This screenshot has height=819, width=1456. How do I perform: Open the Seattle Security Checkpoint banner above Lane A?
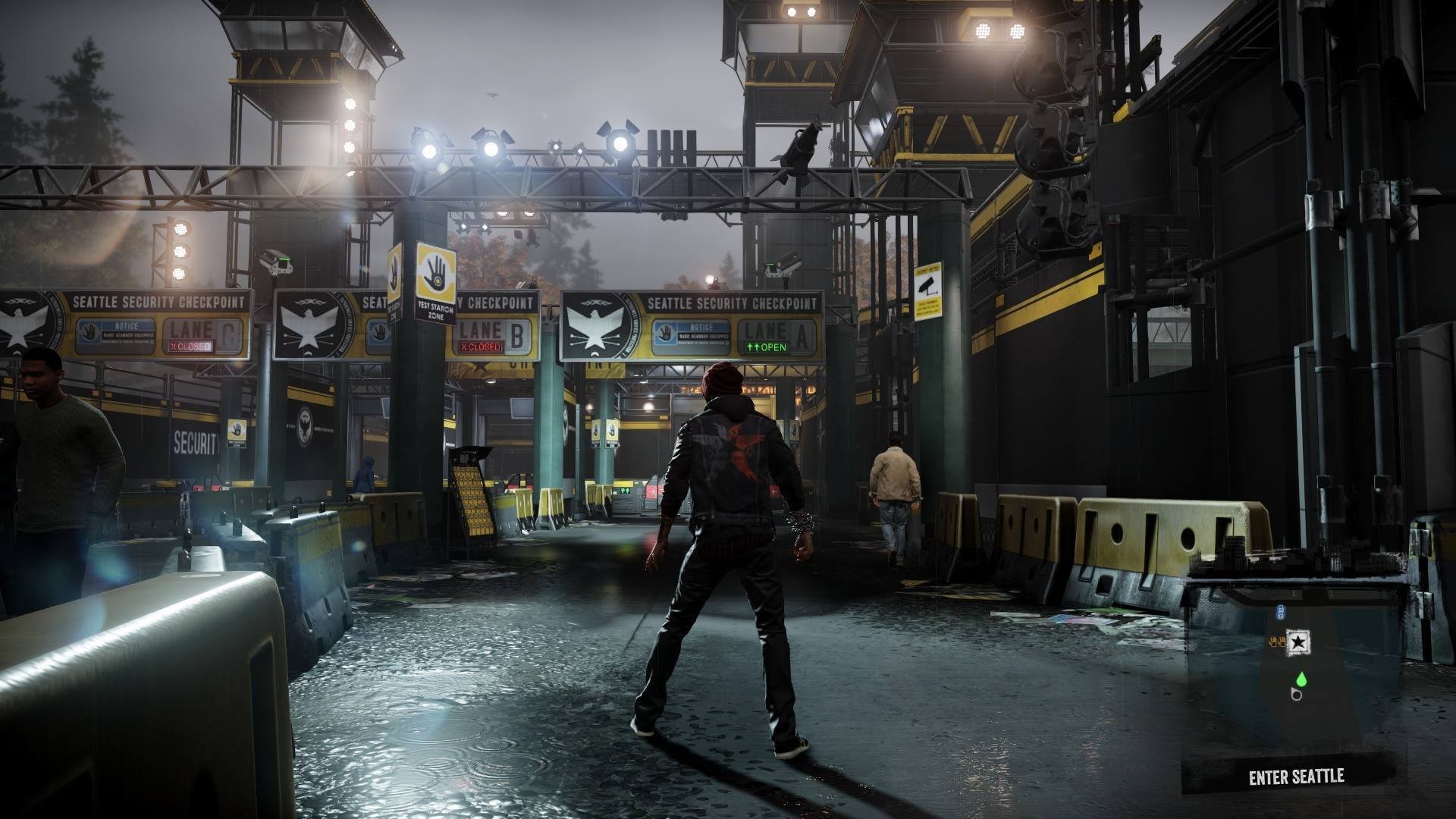pos(730,302)
